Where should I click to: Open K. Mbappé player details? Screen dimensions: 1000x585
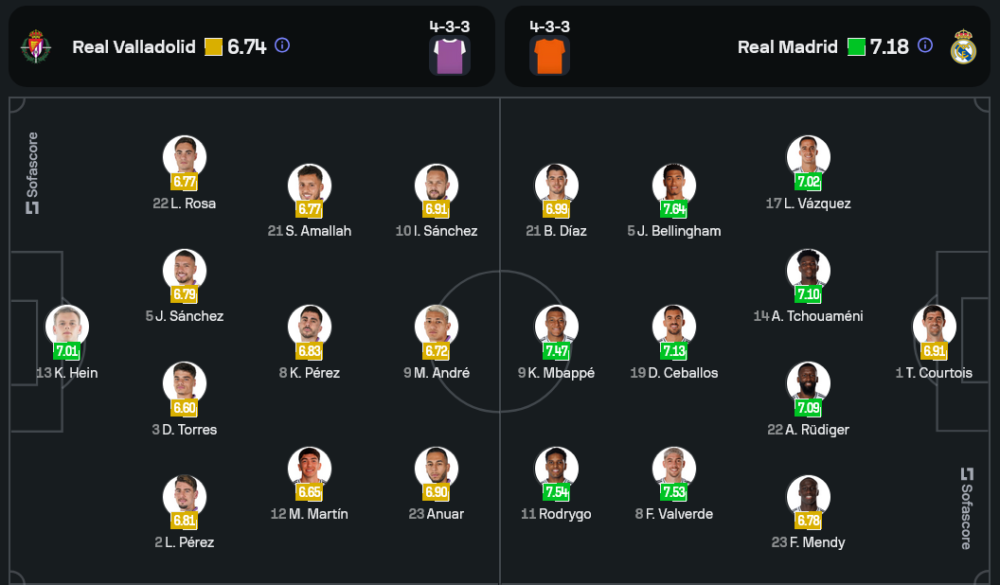557,327
